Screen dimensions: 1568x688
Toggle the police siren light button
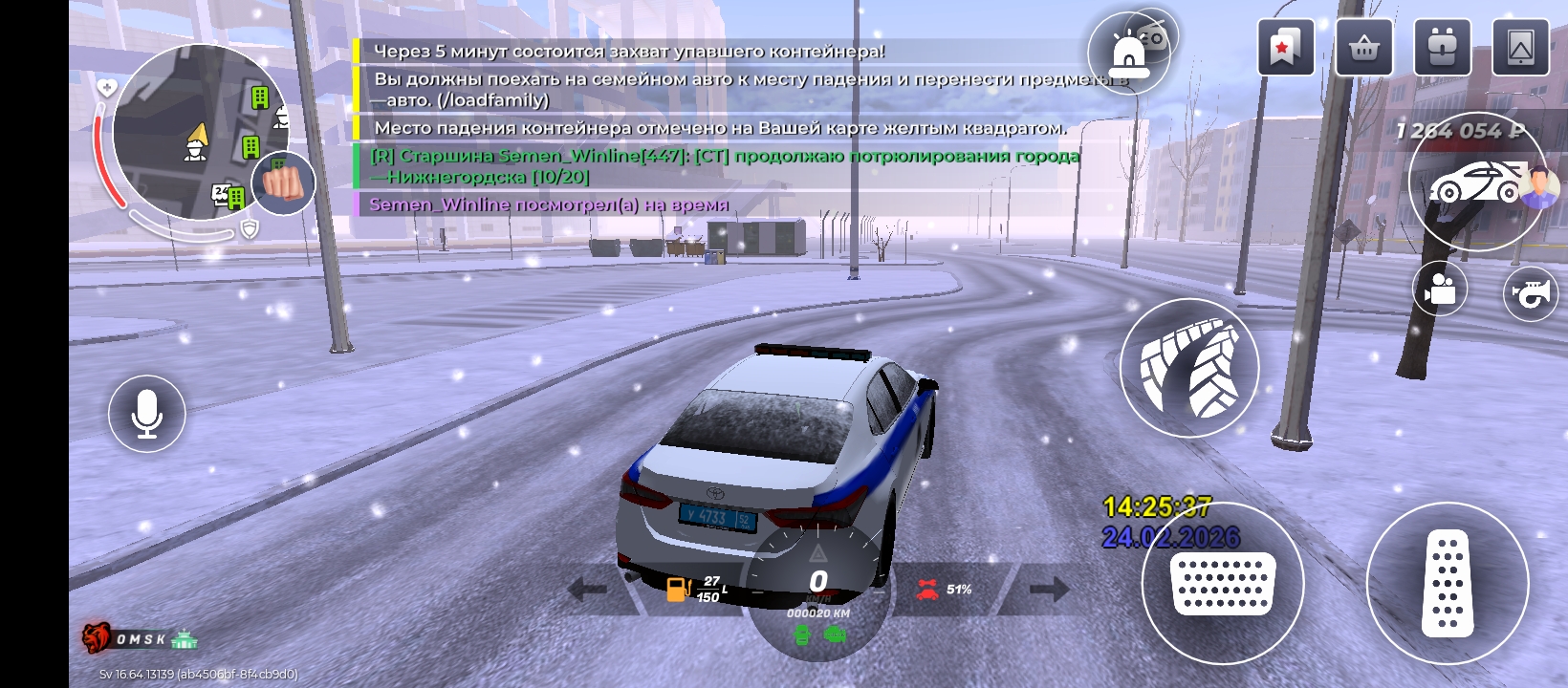(1127, 55)
